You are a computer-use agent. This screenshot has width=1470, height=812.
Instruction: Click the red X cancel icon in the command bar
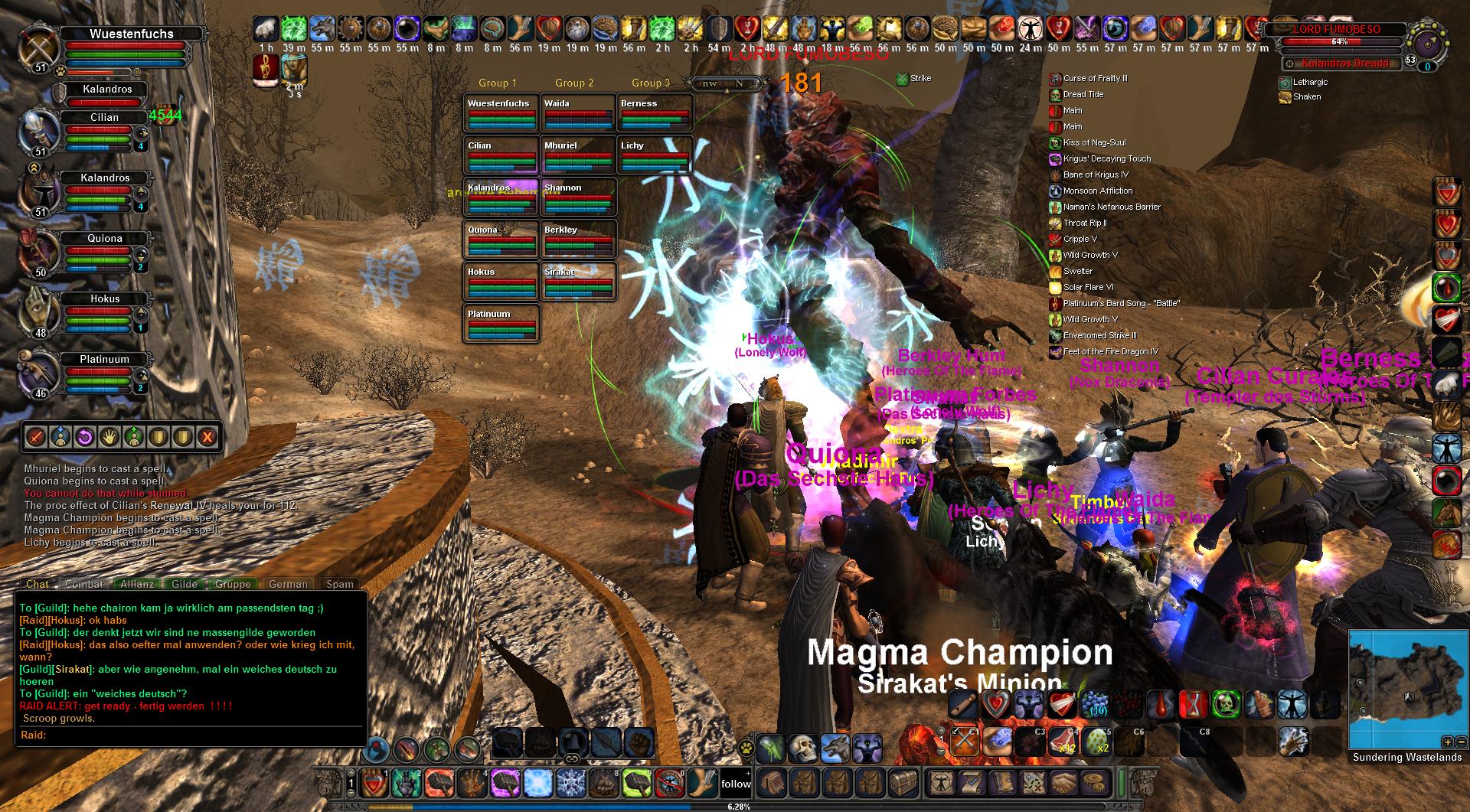207,437
